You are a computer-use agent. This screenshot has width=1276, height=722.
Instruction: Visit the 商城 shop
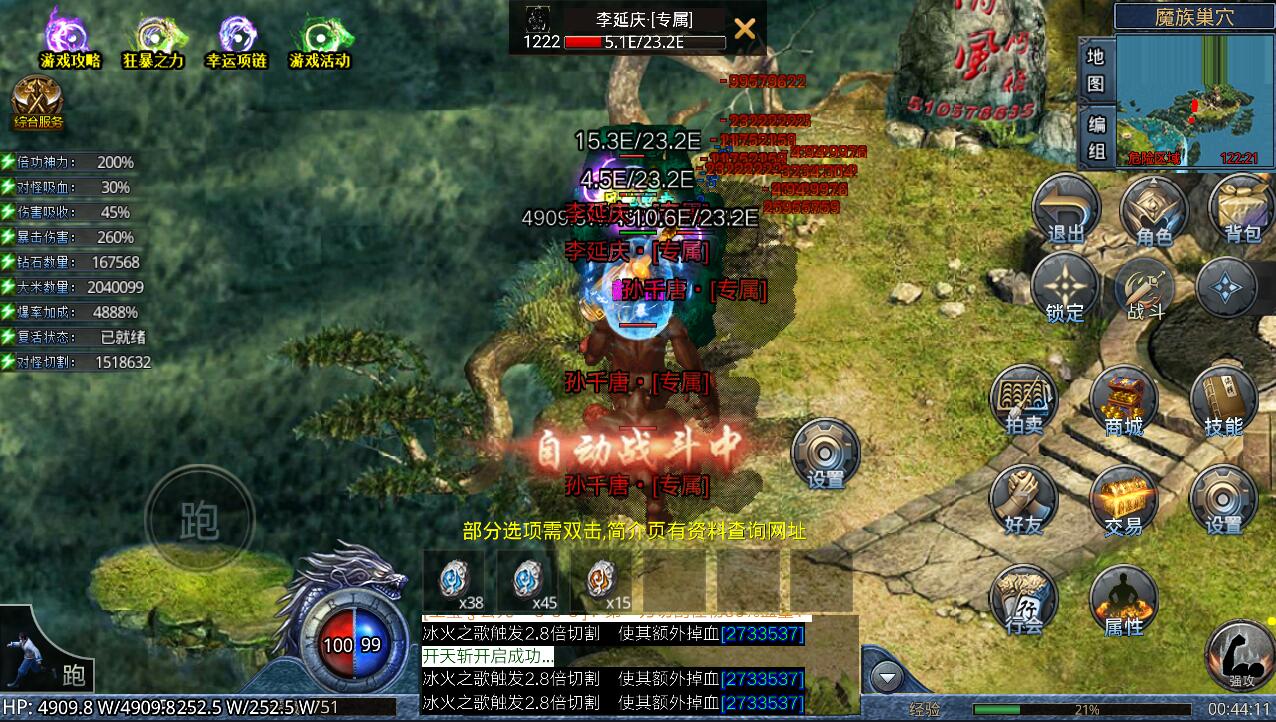(1123, 400)
